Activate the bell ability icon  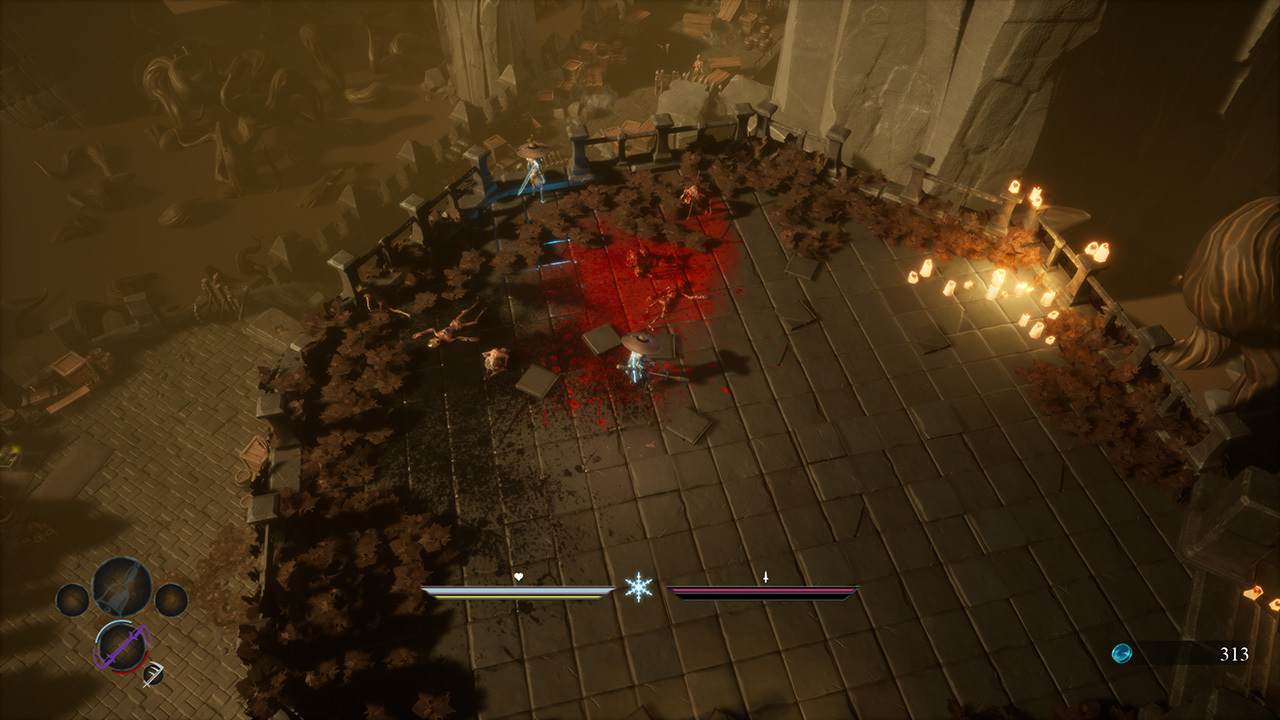point(122,587)
